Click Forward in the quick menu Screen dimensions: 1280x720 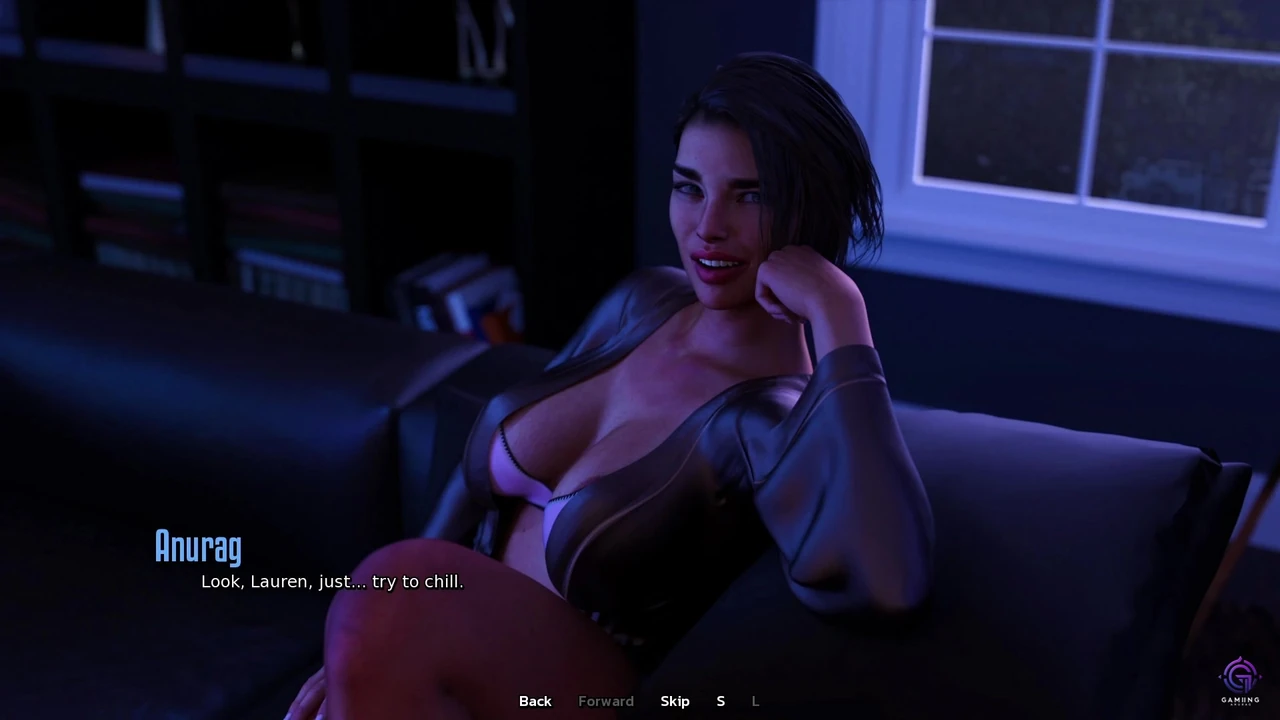(606, 701)
